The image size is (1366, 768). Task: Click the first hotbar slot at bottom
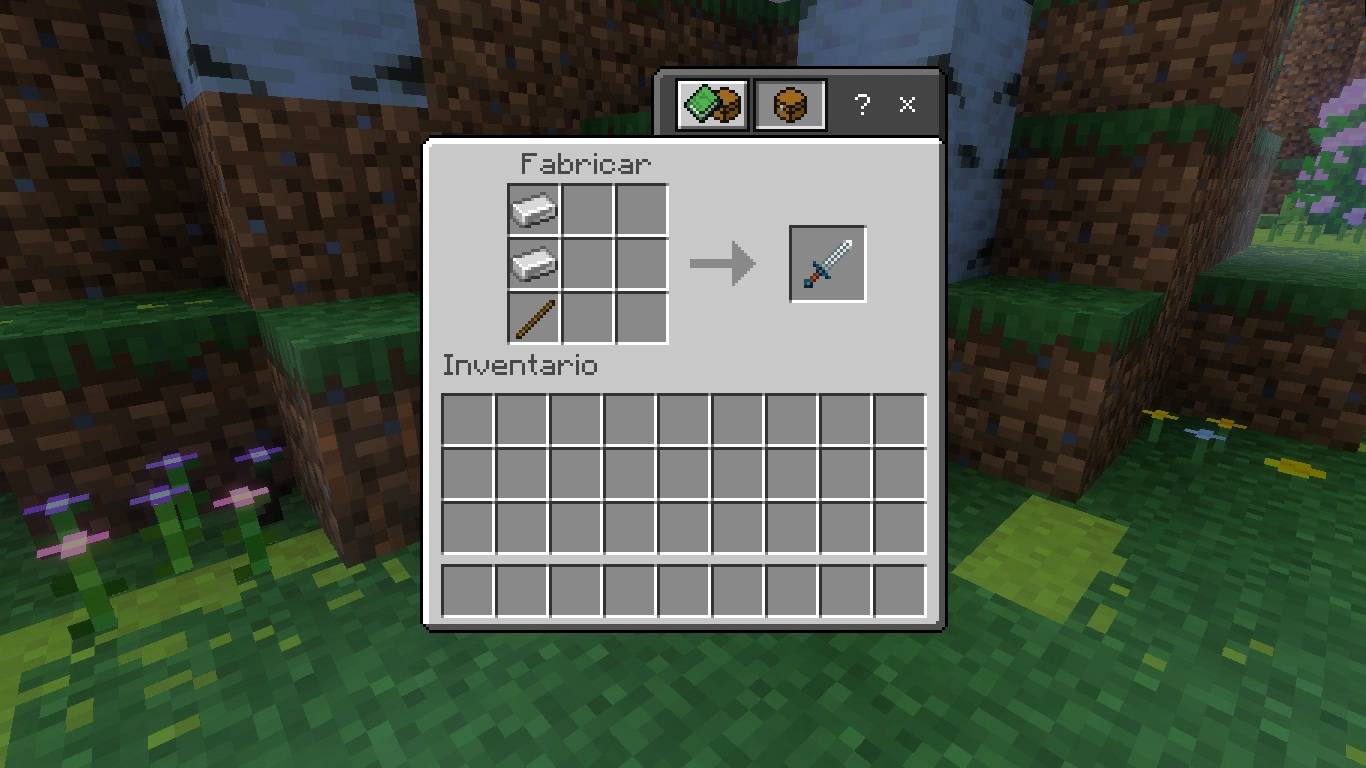[x=466, y=590]
